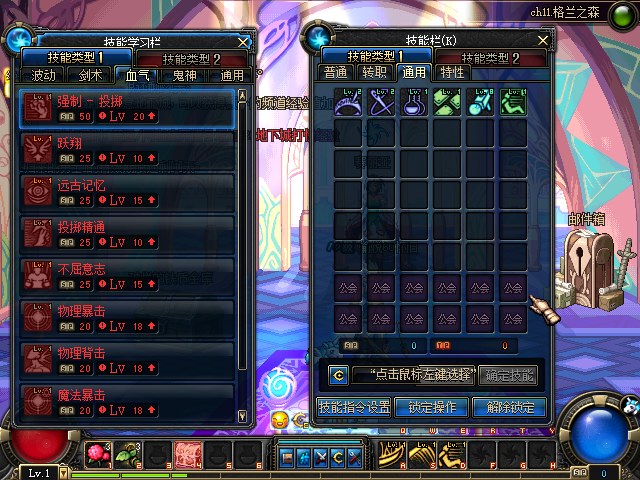Switch to the 普通 tab in skill bar
This screenshot has height=480, width=640.
pos(335,72)
